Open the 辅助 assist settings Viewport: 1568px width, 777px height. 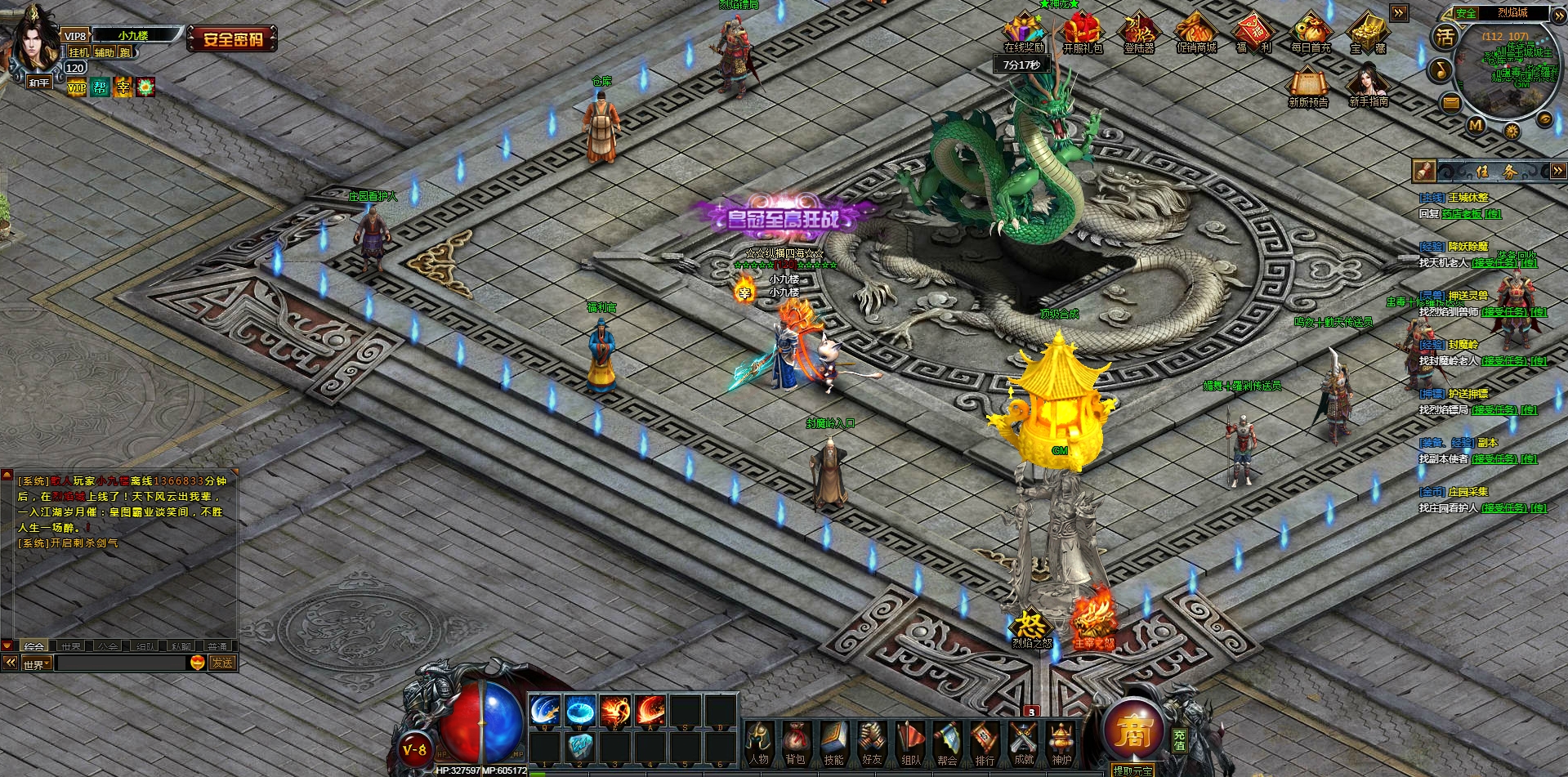pyautogui.click(x=104, y=52)
